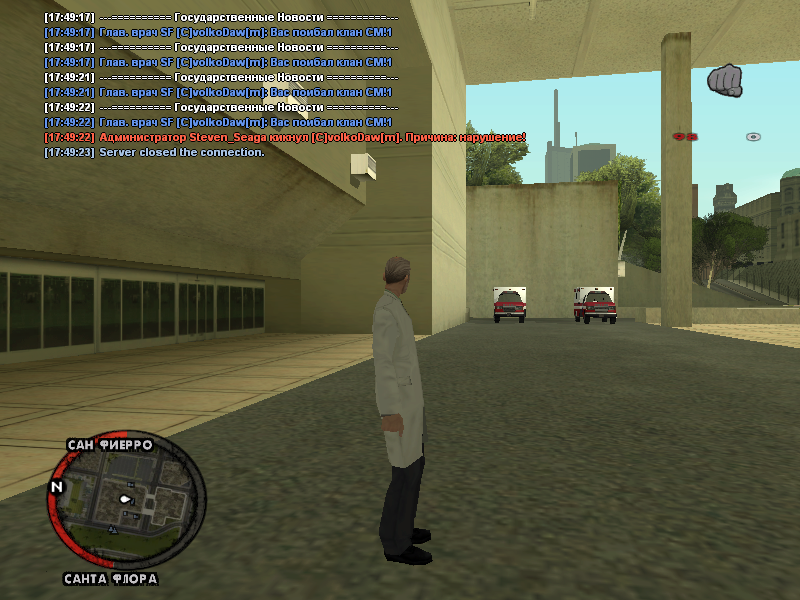Click the САНТА ФЛОРА district label
Viewport: 800px width, 600px height.
[110, 579]
